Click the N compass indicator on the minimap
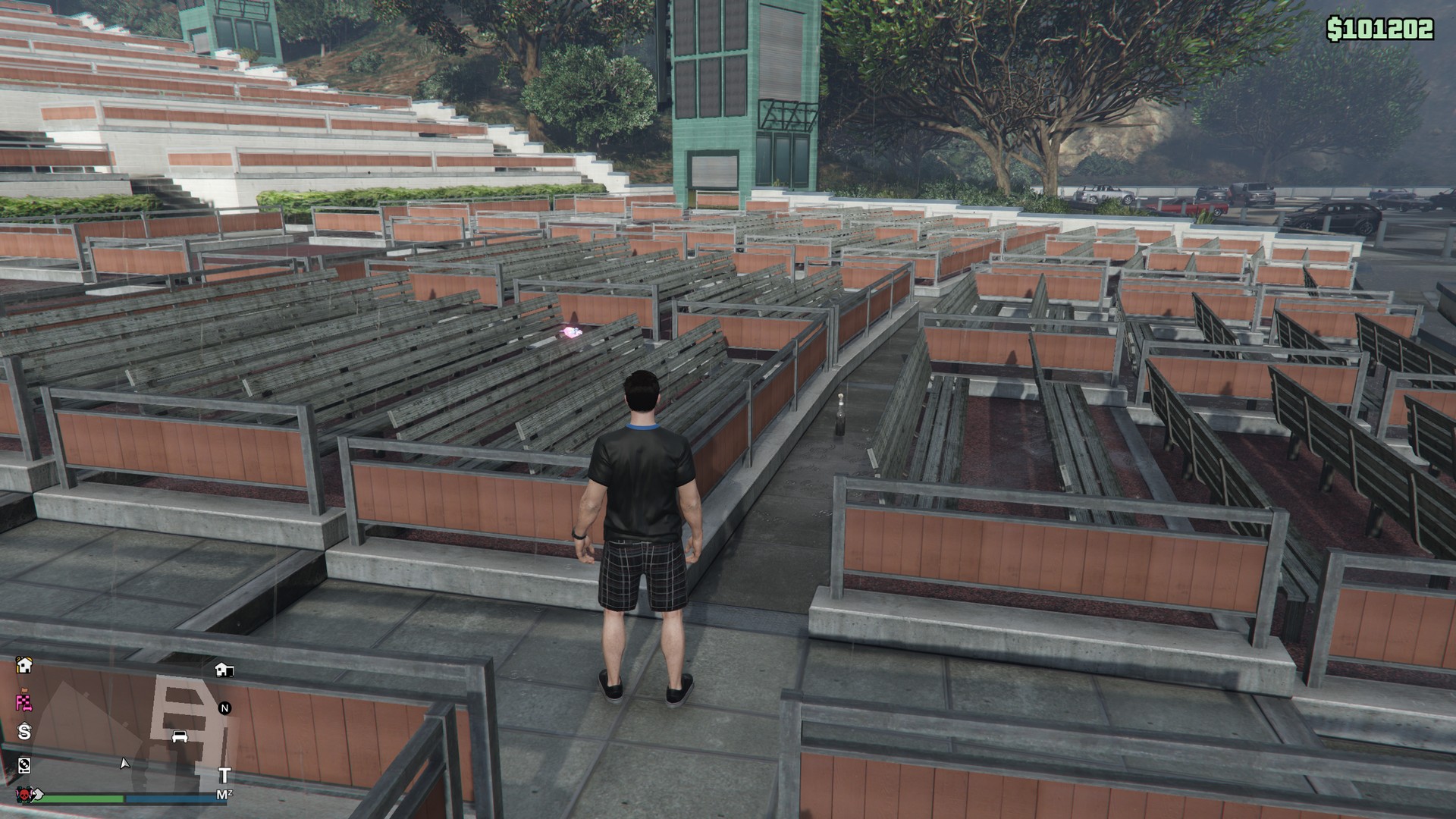The height and width of the screenshot is (819, 1456). point(224,709)
